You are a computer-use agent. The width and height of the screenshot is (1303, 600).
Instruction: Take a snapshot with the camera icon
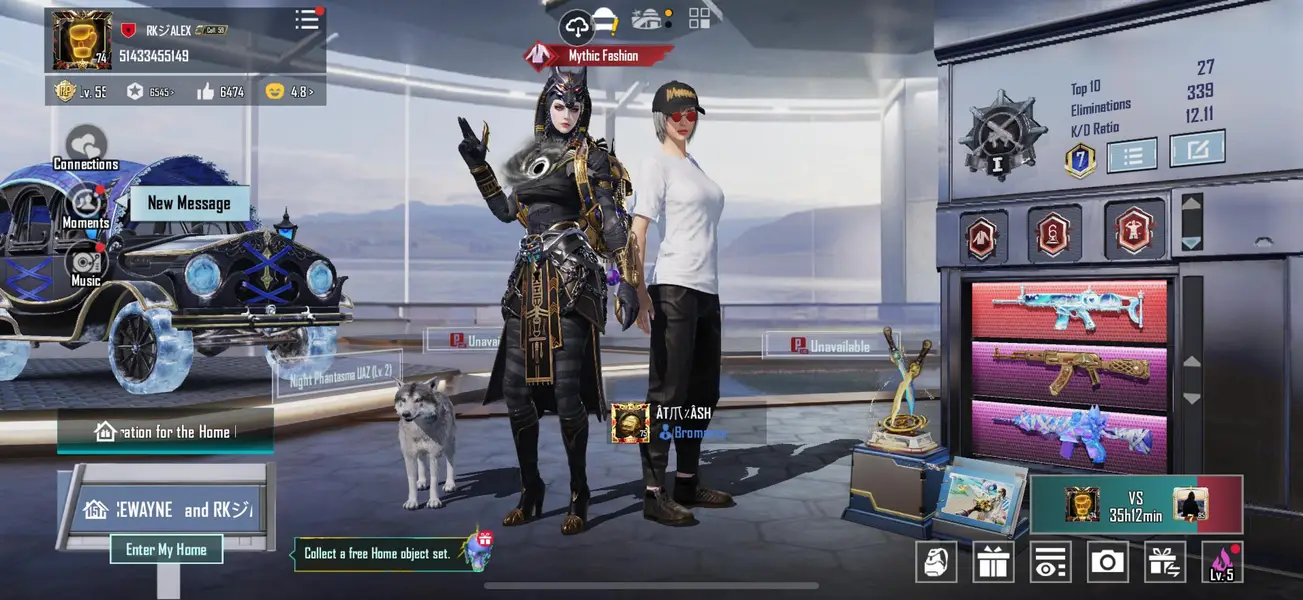tap(1108, 562)
